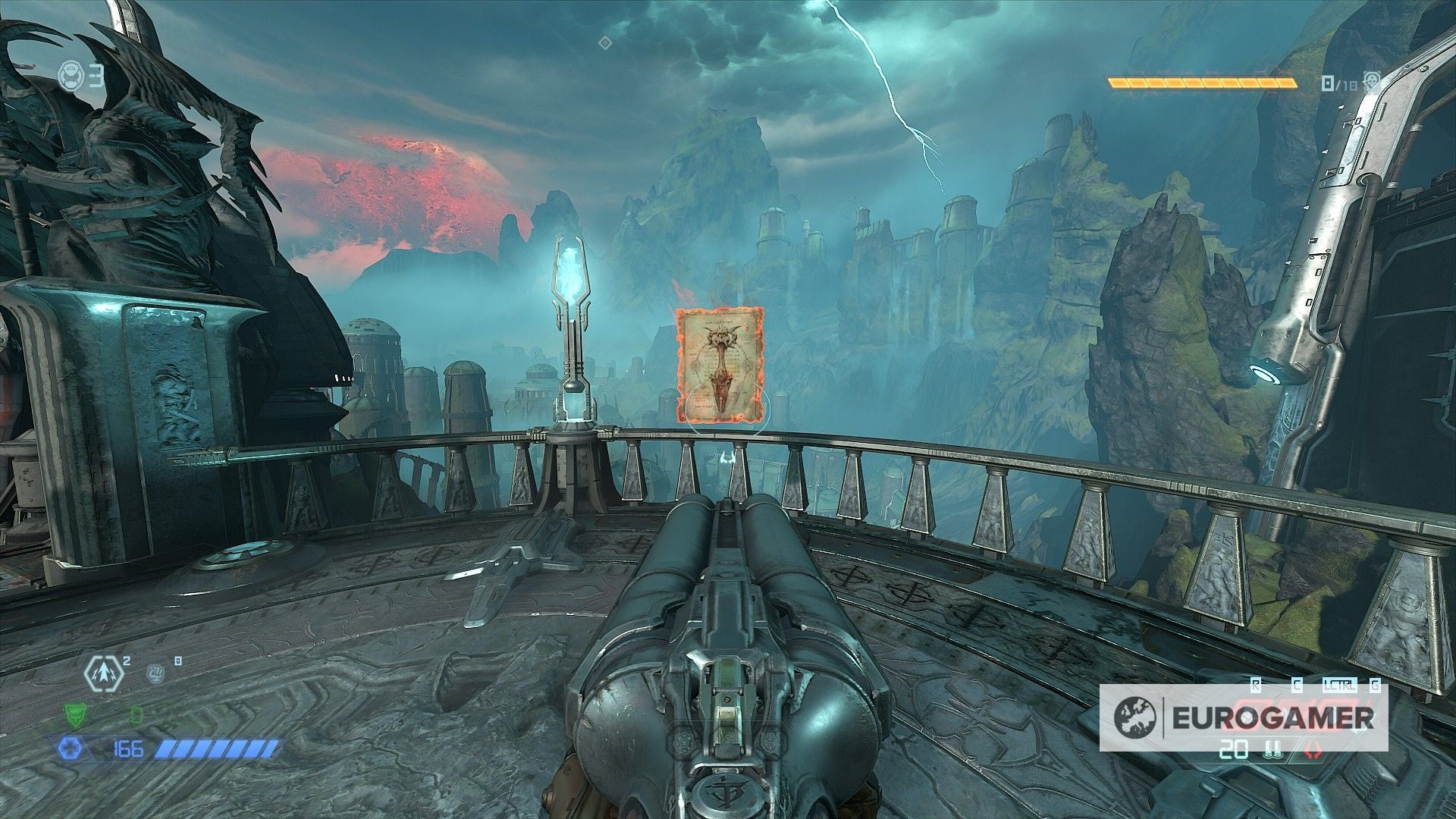The image size is (1456, 819).
Task: Select the green armor shield icon
Action: click(74, 715)
